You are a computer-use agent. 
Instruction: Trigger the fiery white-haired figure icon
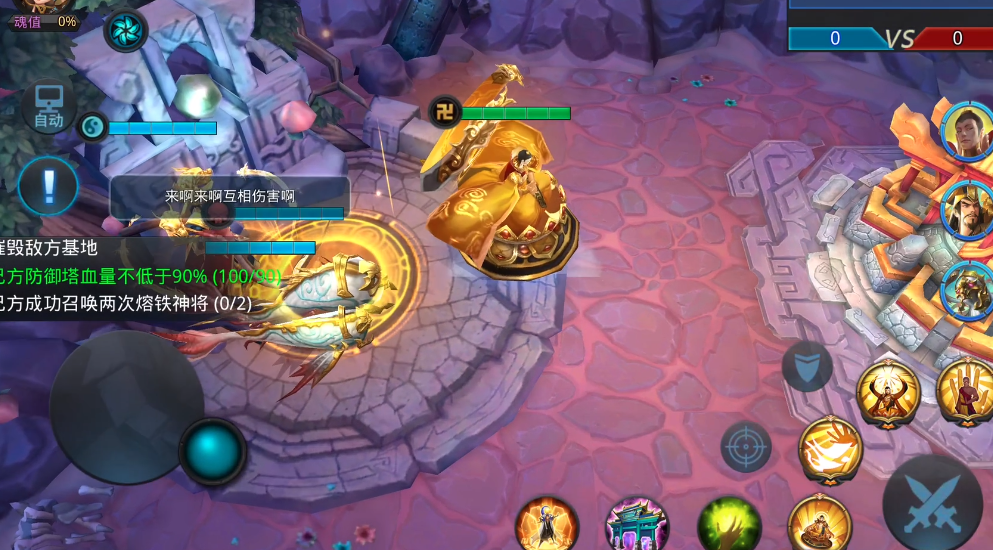(x=547, y=525)
